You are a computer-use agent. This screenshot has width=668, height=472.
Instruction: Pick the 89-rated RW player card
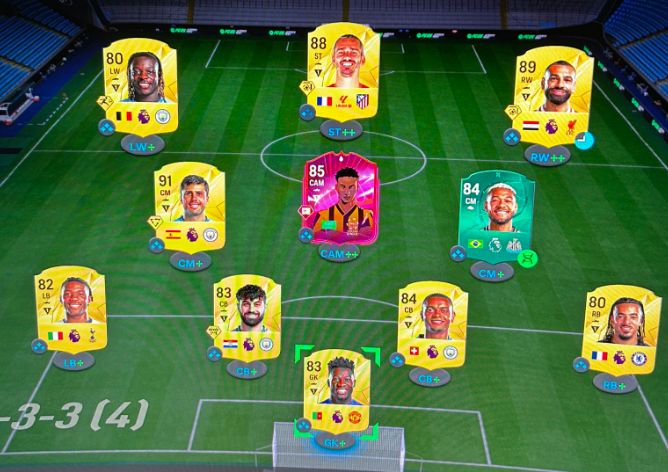[553, 94]
